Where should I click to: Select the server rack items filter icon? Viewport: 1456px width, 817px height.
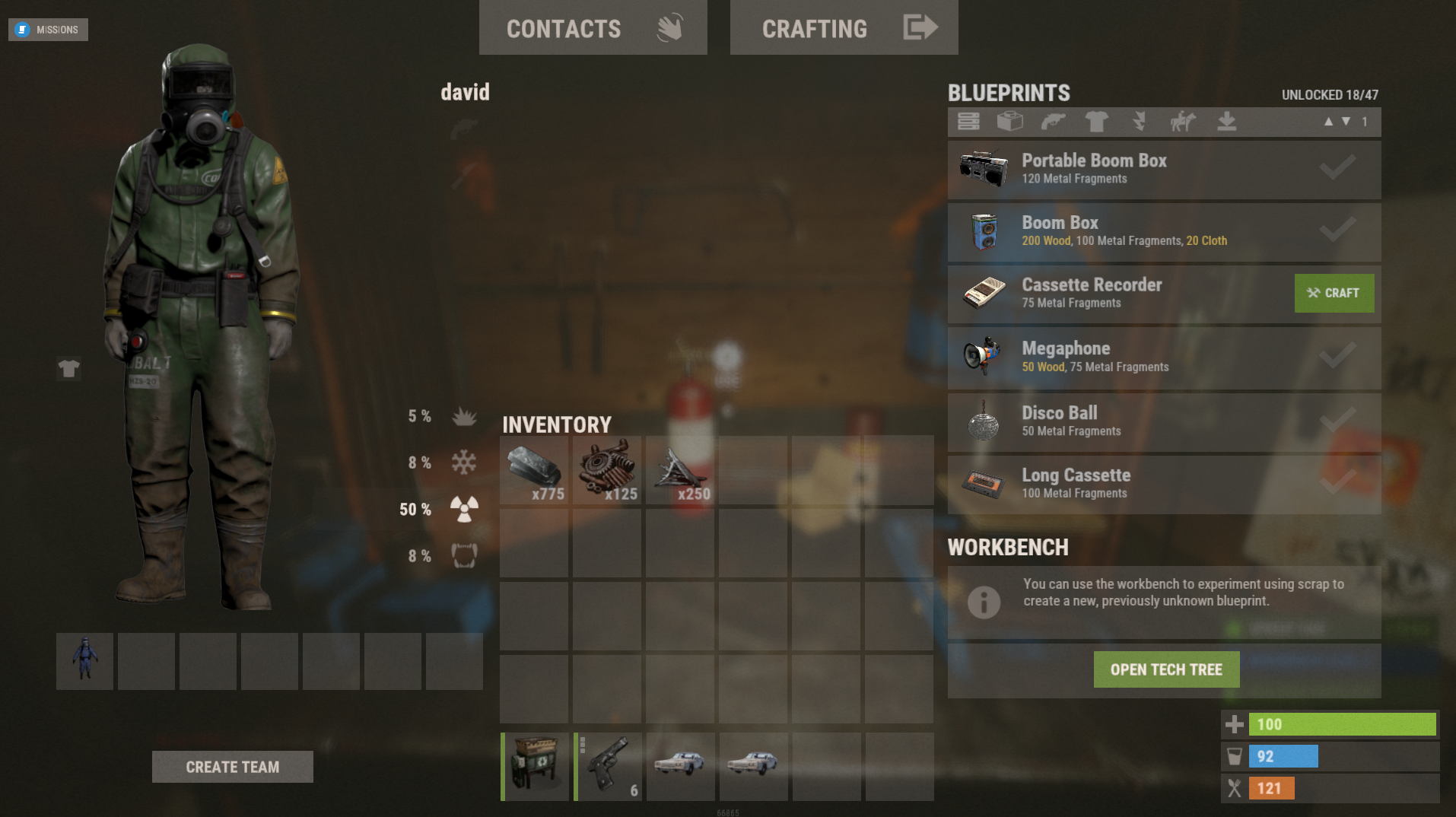point(968,122)
